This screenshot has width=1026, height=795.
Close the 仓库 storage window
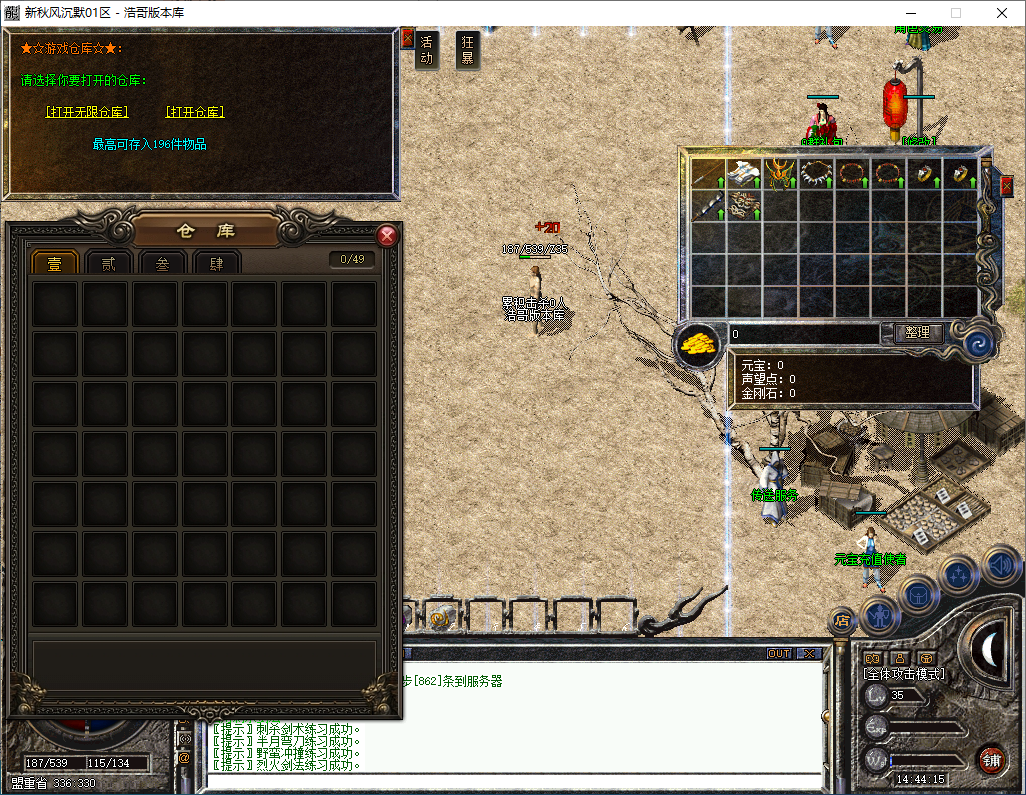(x=387, y=236)
